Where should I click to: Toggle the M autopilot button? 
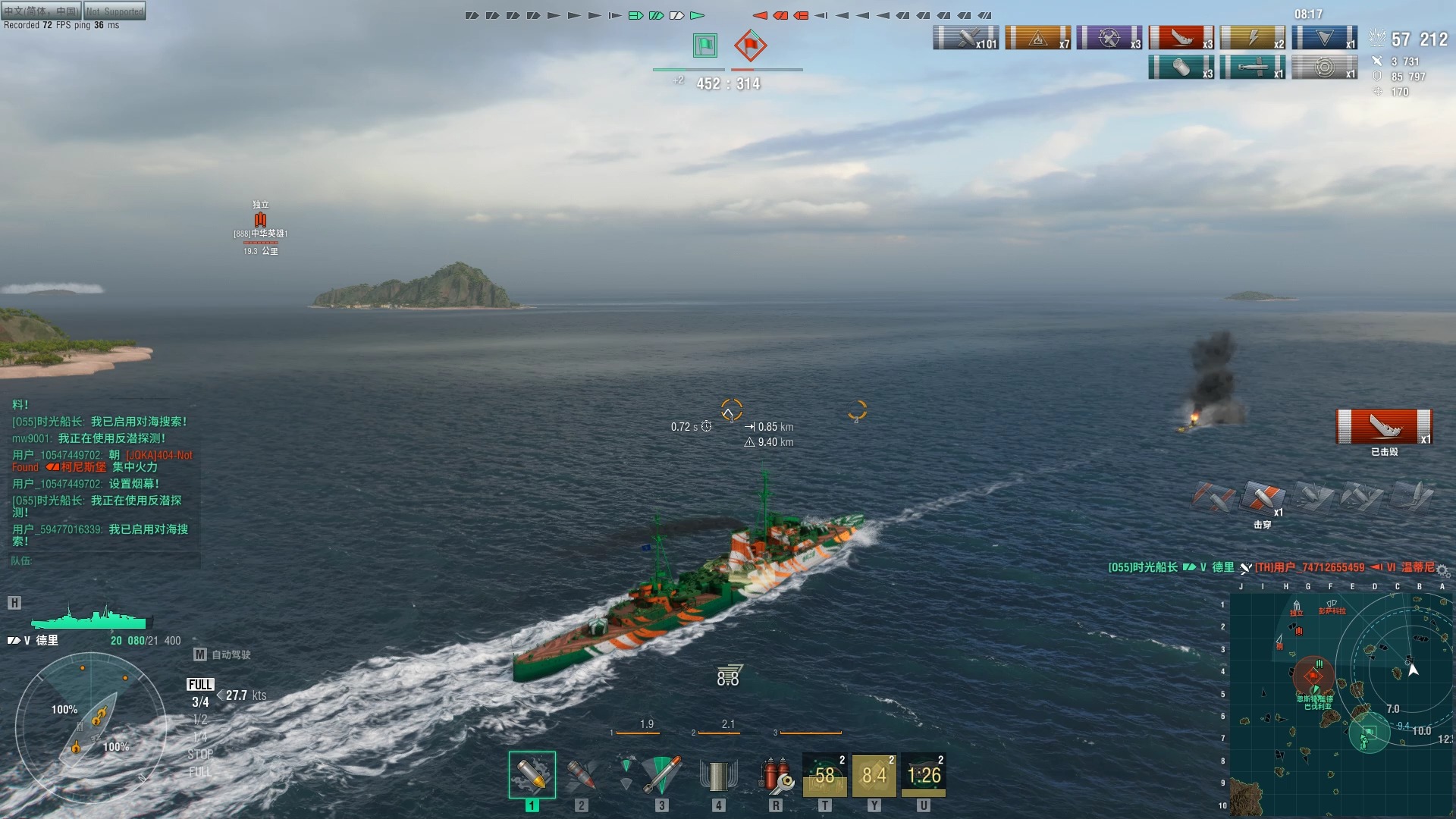pos(200,654)
